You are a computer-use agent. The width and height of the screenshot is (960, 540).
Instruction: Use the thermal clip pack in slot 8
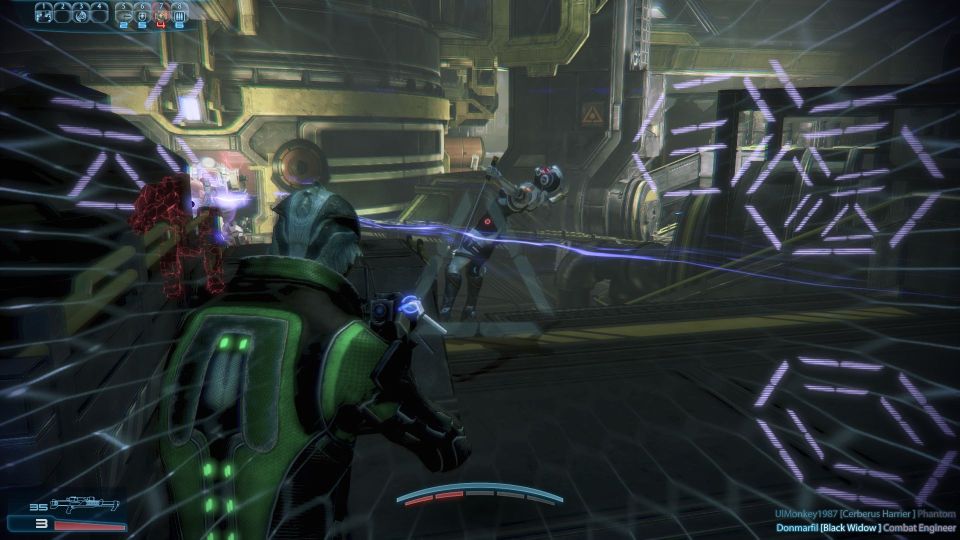[179, 15]
